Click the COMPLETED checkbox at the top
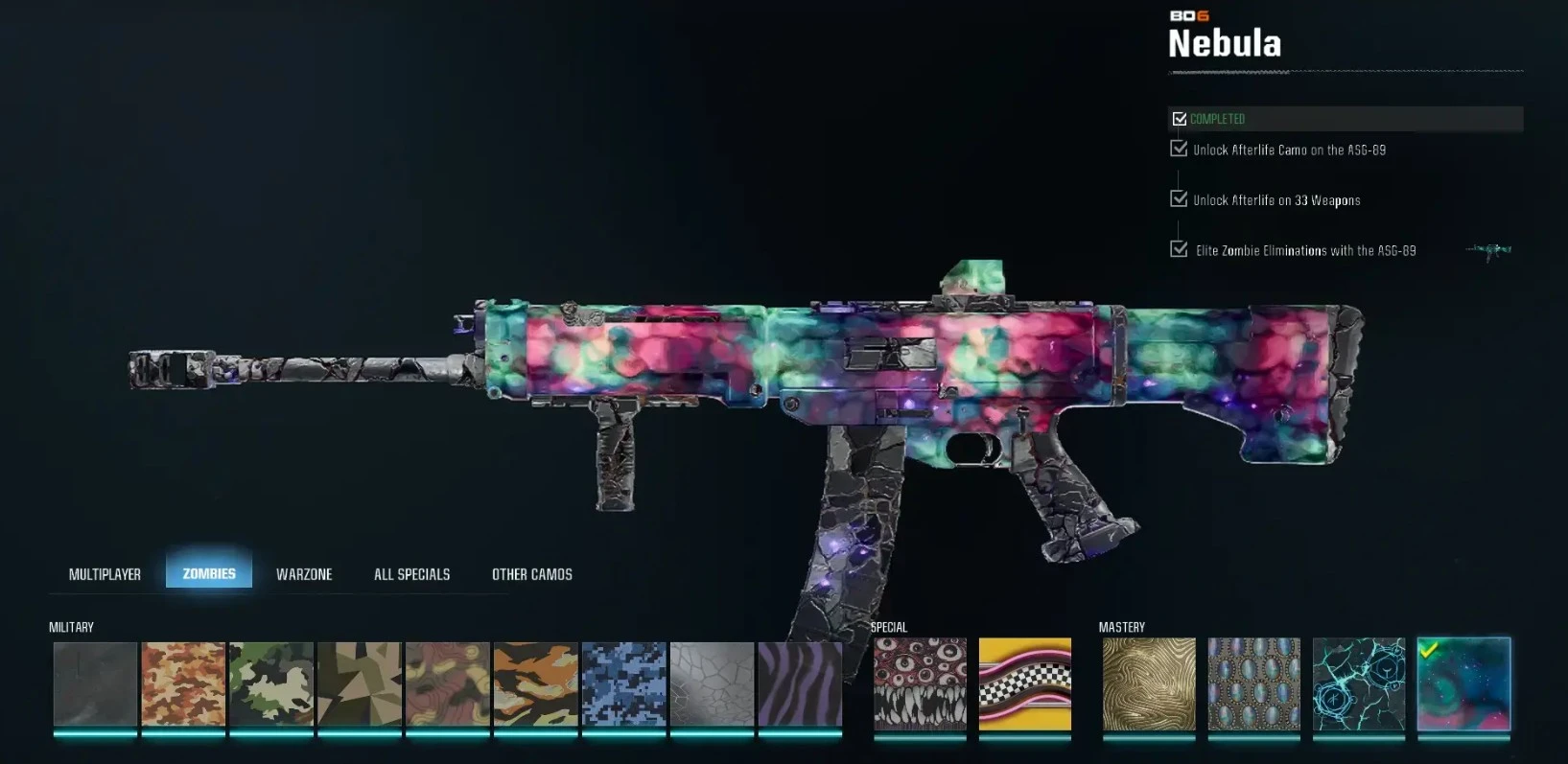The width and height of the screenshot is (1568, 764). (x=1179, y=119)
